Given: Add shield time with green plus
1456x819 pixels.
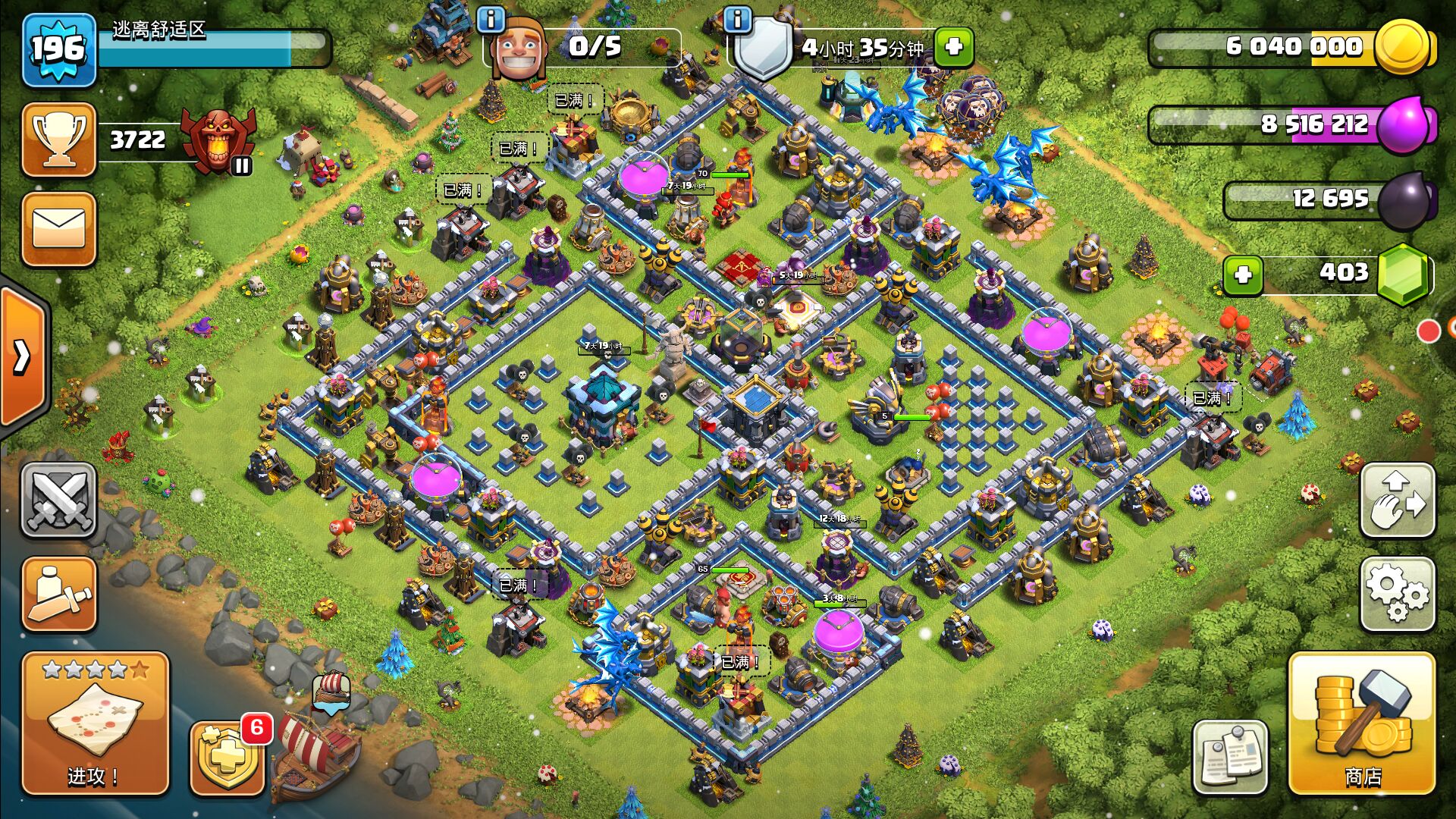Looking at the screenshot, I should [954, 47].
